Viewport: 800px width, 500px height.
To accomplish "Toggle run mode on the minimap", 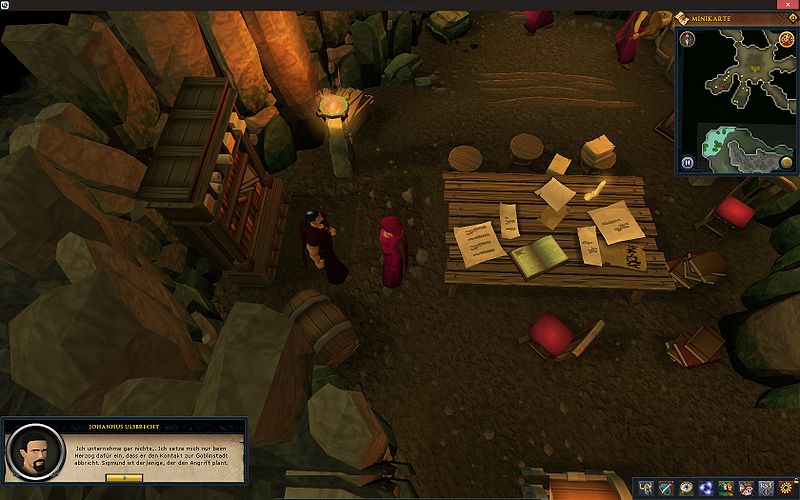I will point(687,162).
